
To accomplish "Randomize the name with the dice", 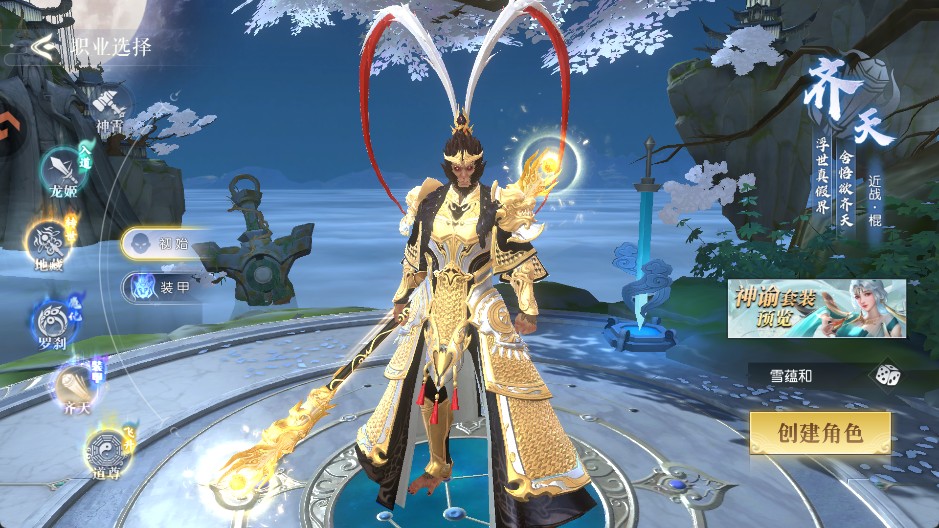I will tap(887, 375).
